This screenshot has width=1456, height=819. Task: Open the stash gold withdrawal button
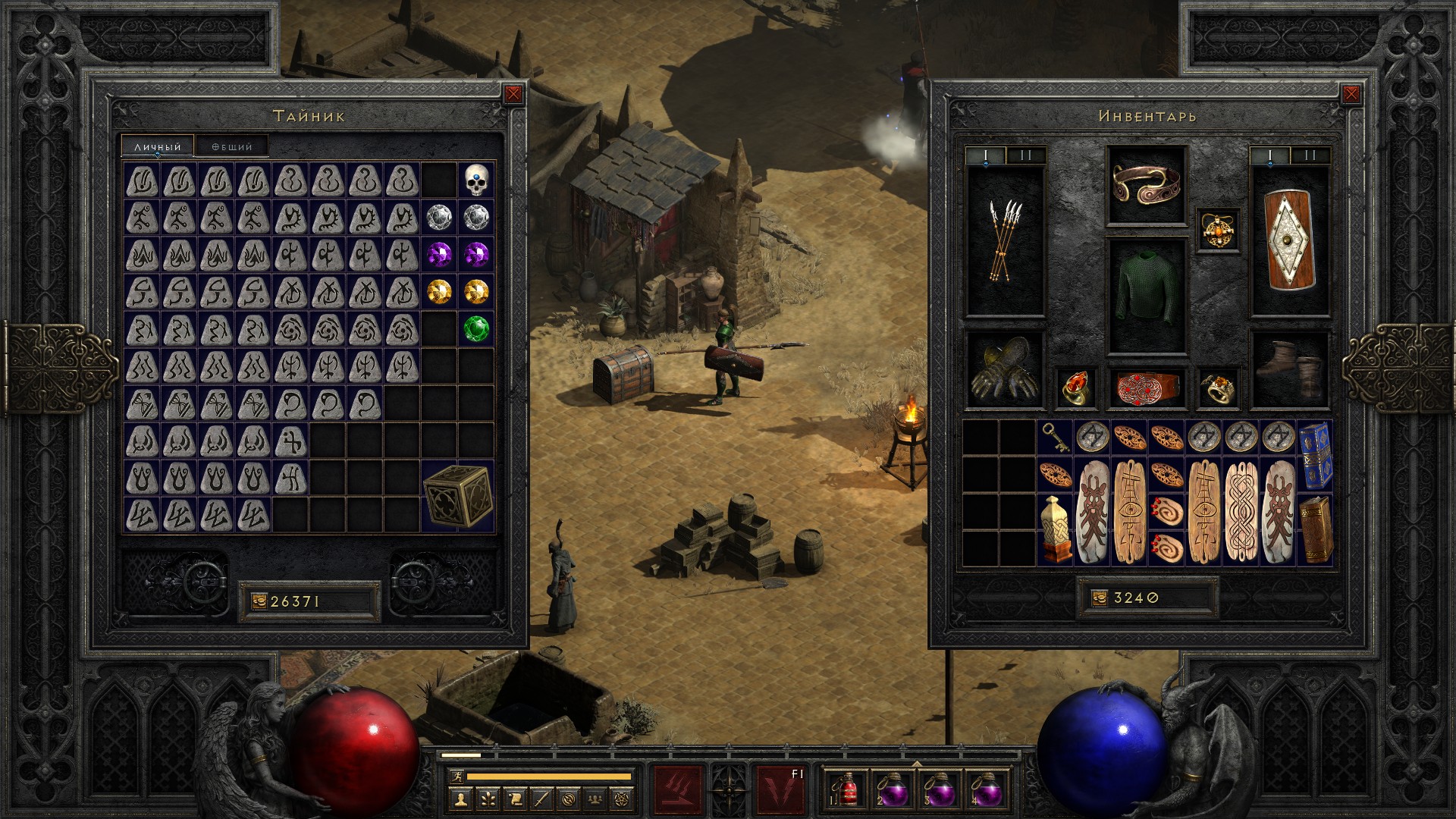tap(259, 601)
